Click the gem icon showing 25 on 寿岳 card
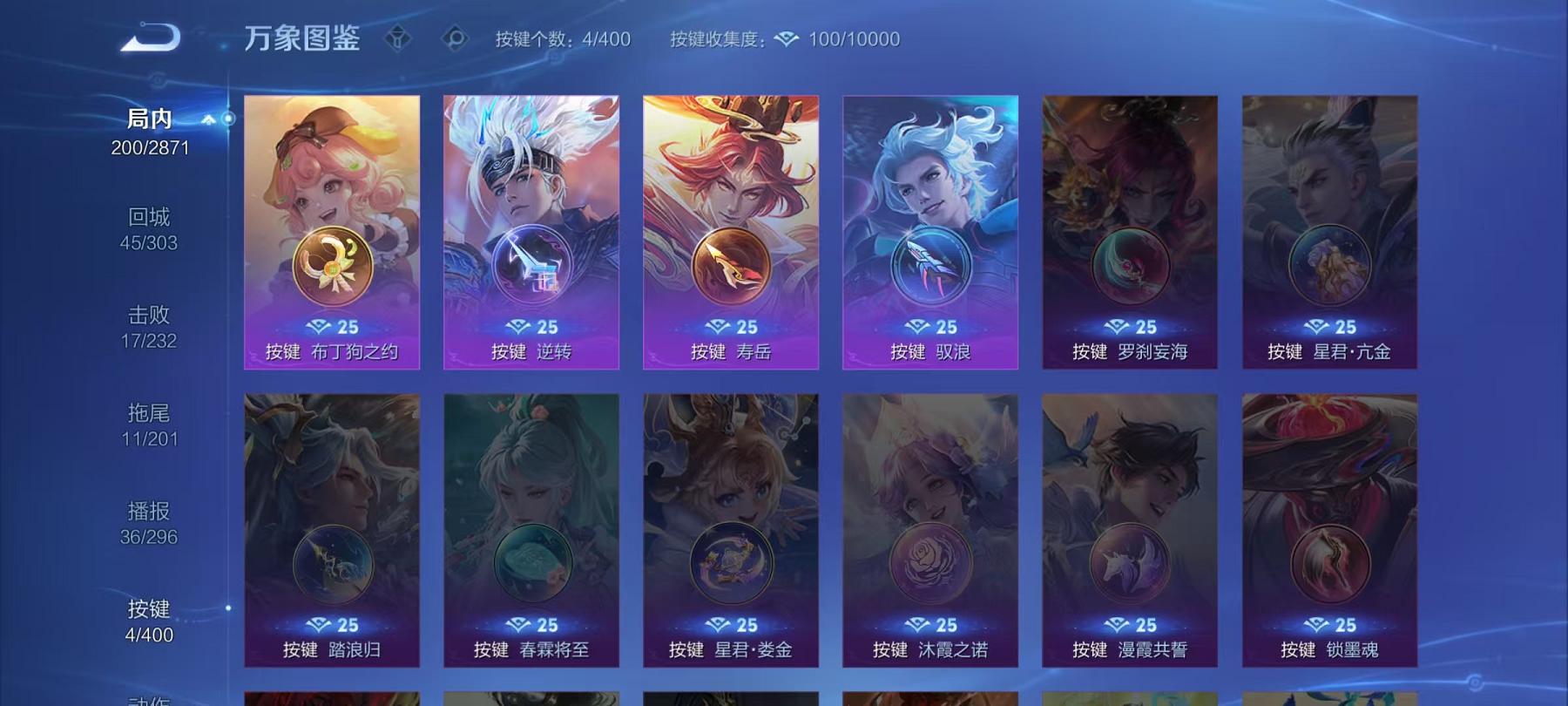 (732, 326)
